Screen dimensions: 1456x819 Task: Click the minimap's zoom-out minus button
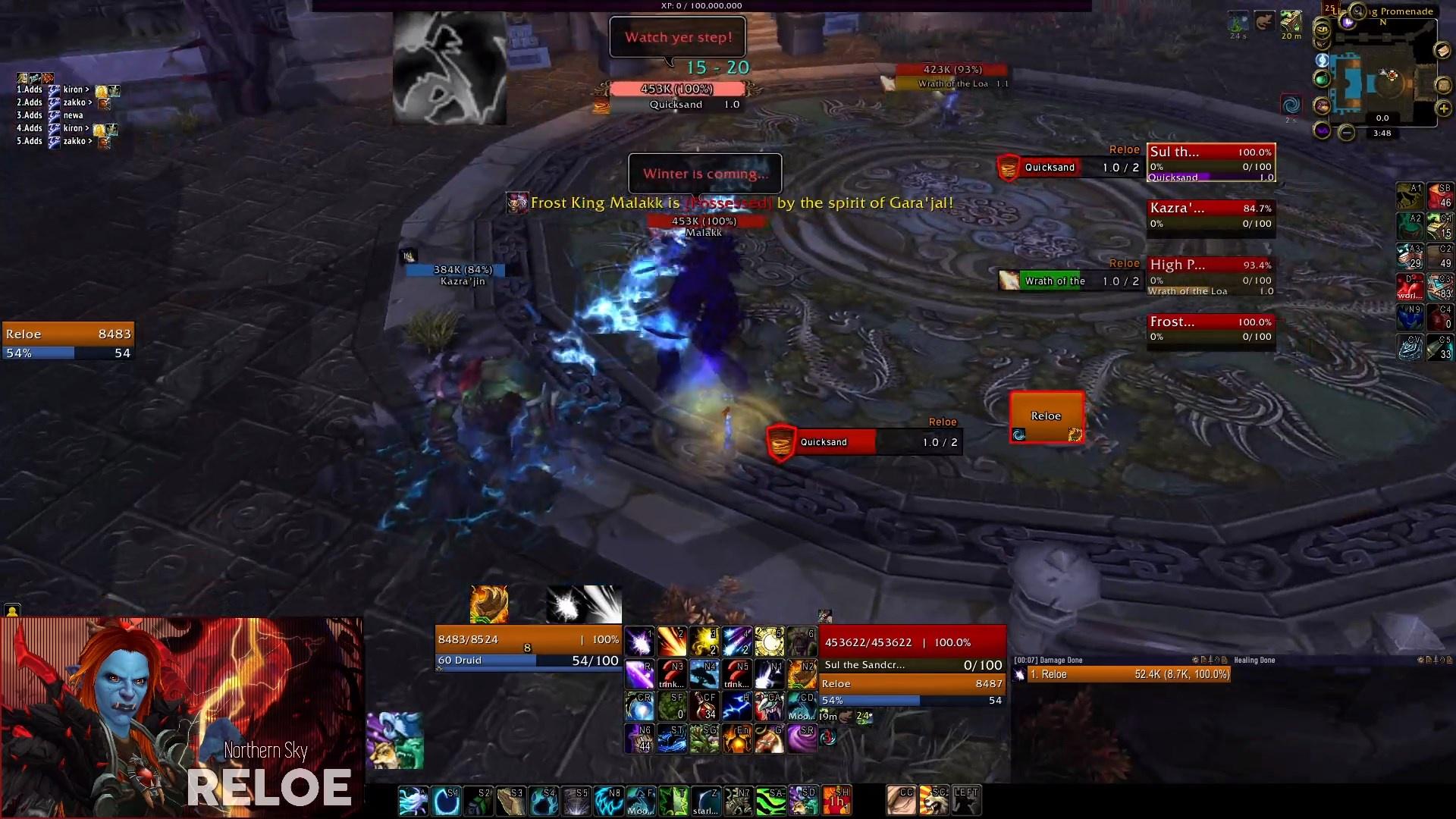[x=1346, y=133]
